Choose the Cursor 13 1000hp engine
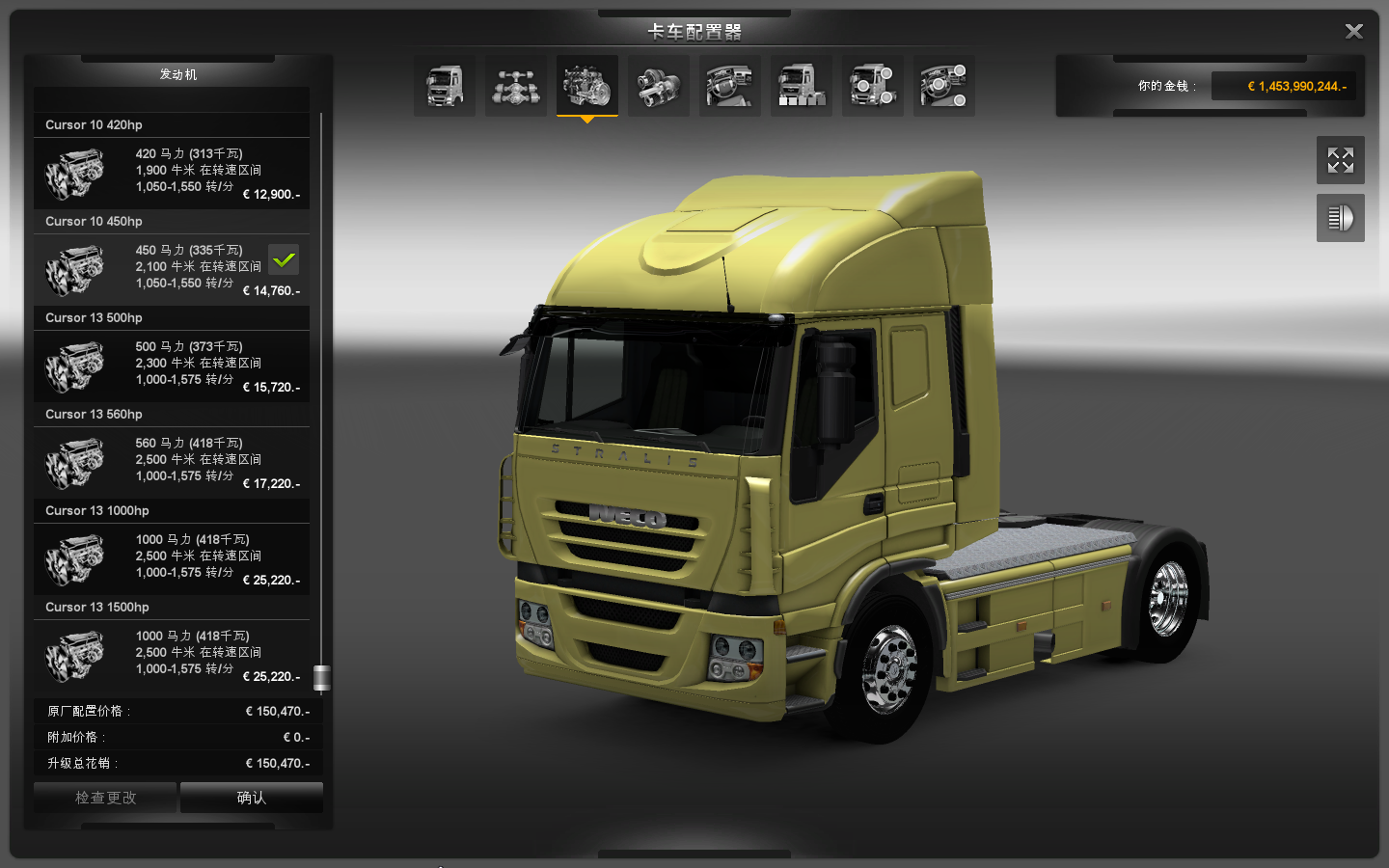 point(172,559)
